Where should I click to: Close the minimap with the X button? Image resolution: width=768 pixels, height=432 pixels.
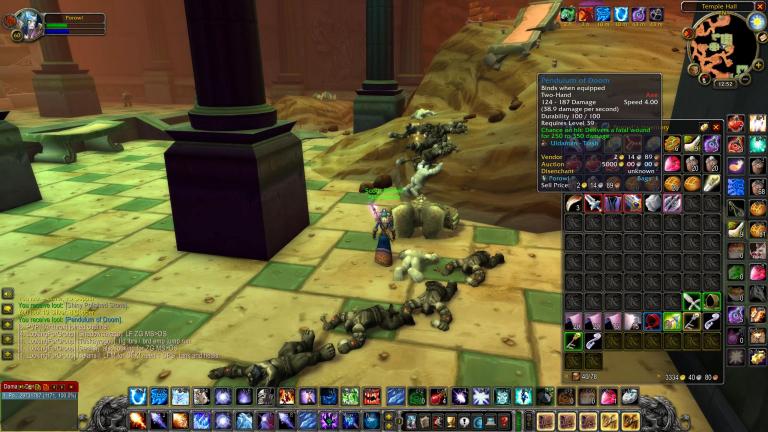click(x=759, y=6)
